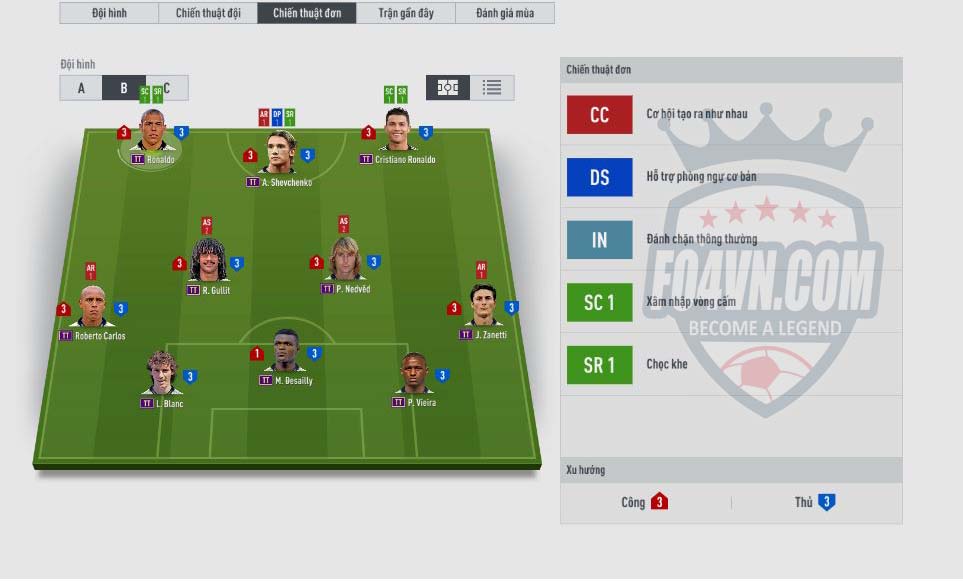Choose midfielder R. Gullit
Image resolution: width=963 pixels, height=582 pixels.
point(208,263)
